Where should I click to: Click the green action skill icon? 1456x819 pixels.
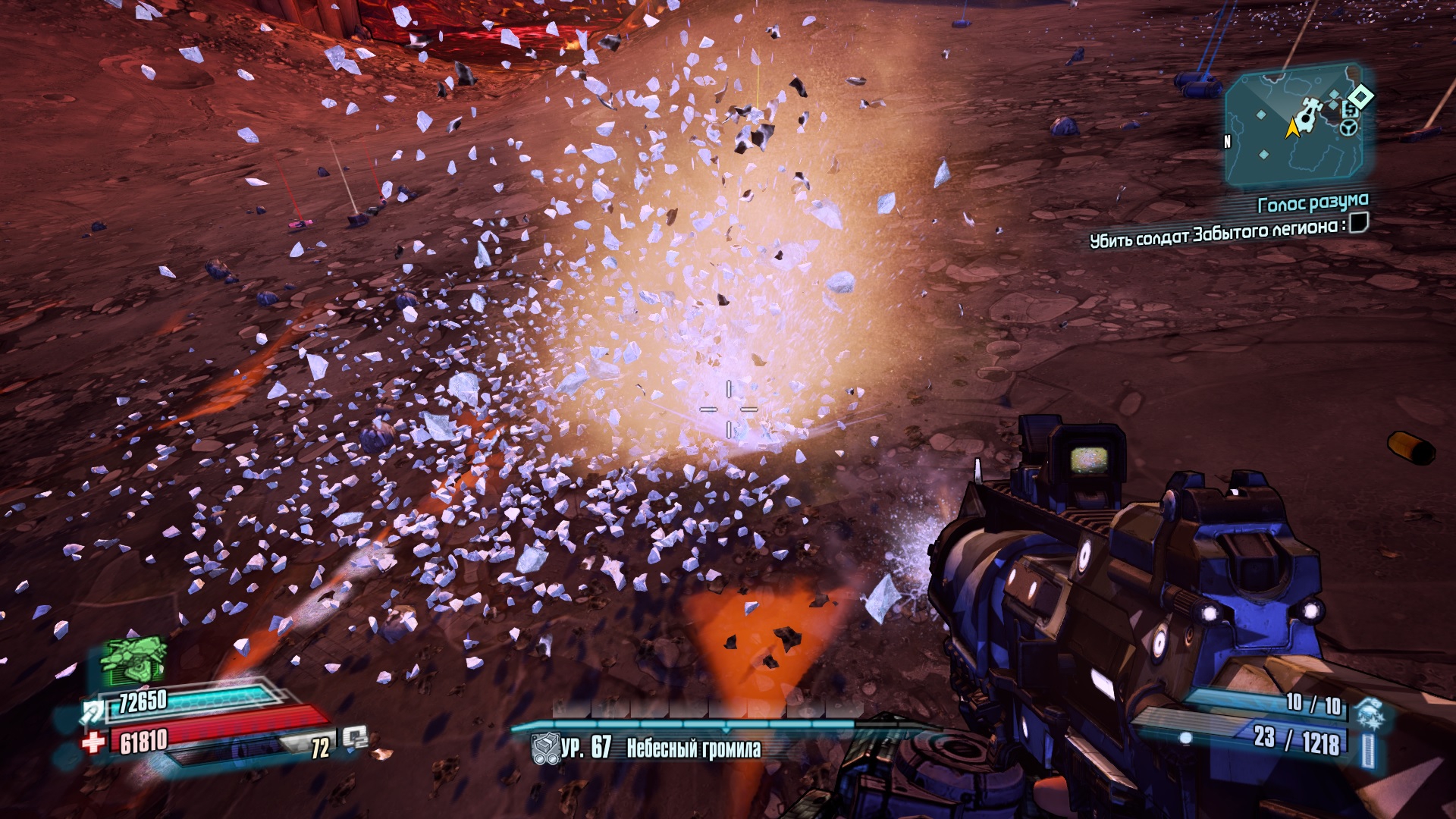133,661
